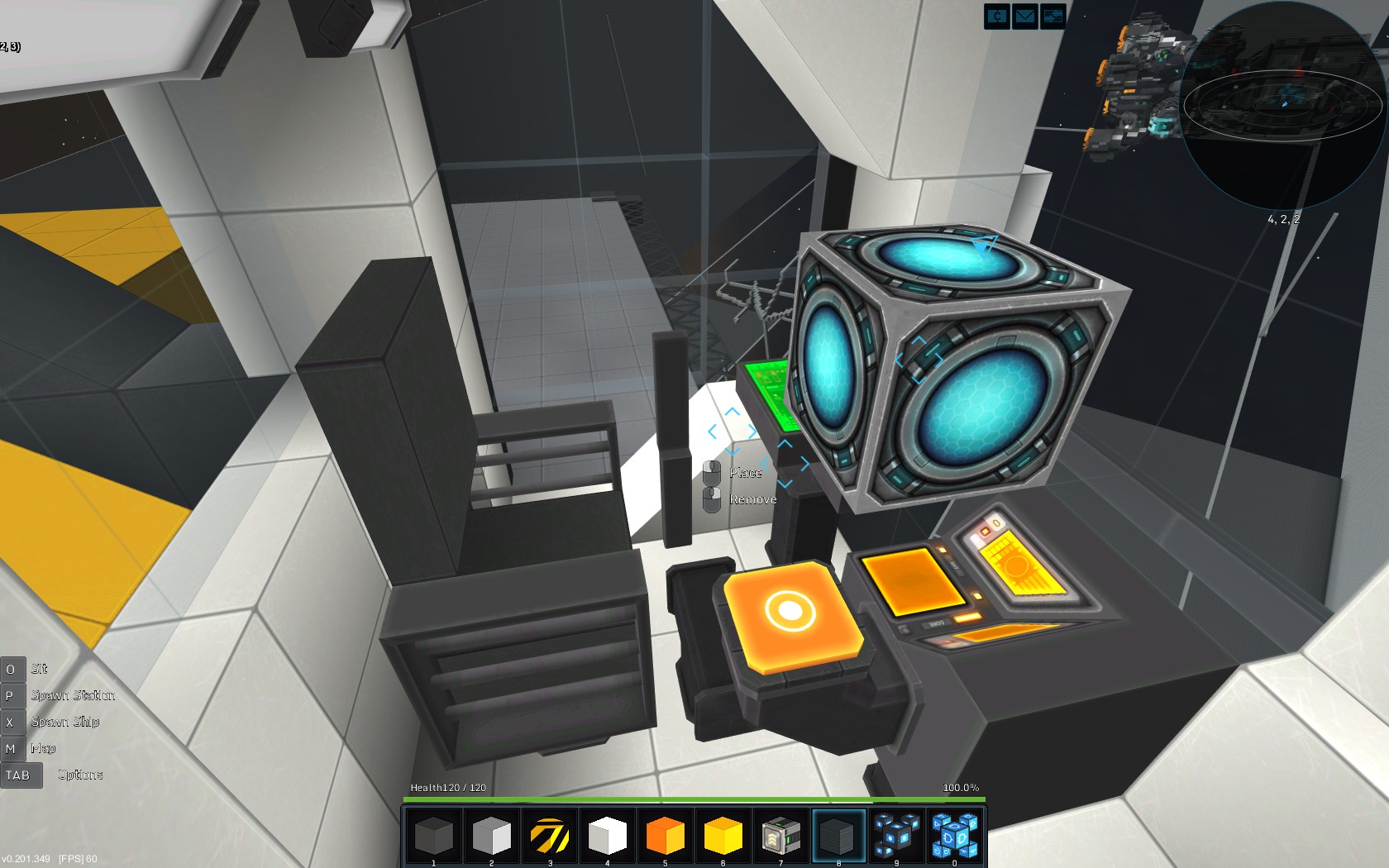Select the yellow hull block slot
The image size is (1389, 868).
tap(723, 835)
